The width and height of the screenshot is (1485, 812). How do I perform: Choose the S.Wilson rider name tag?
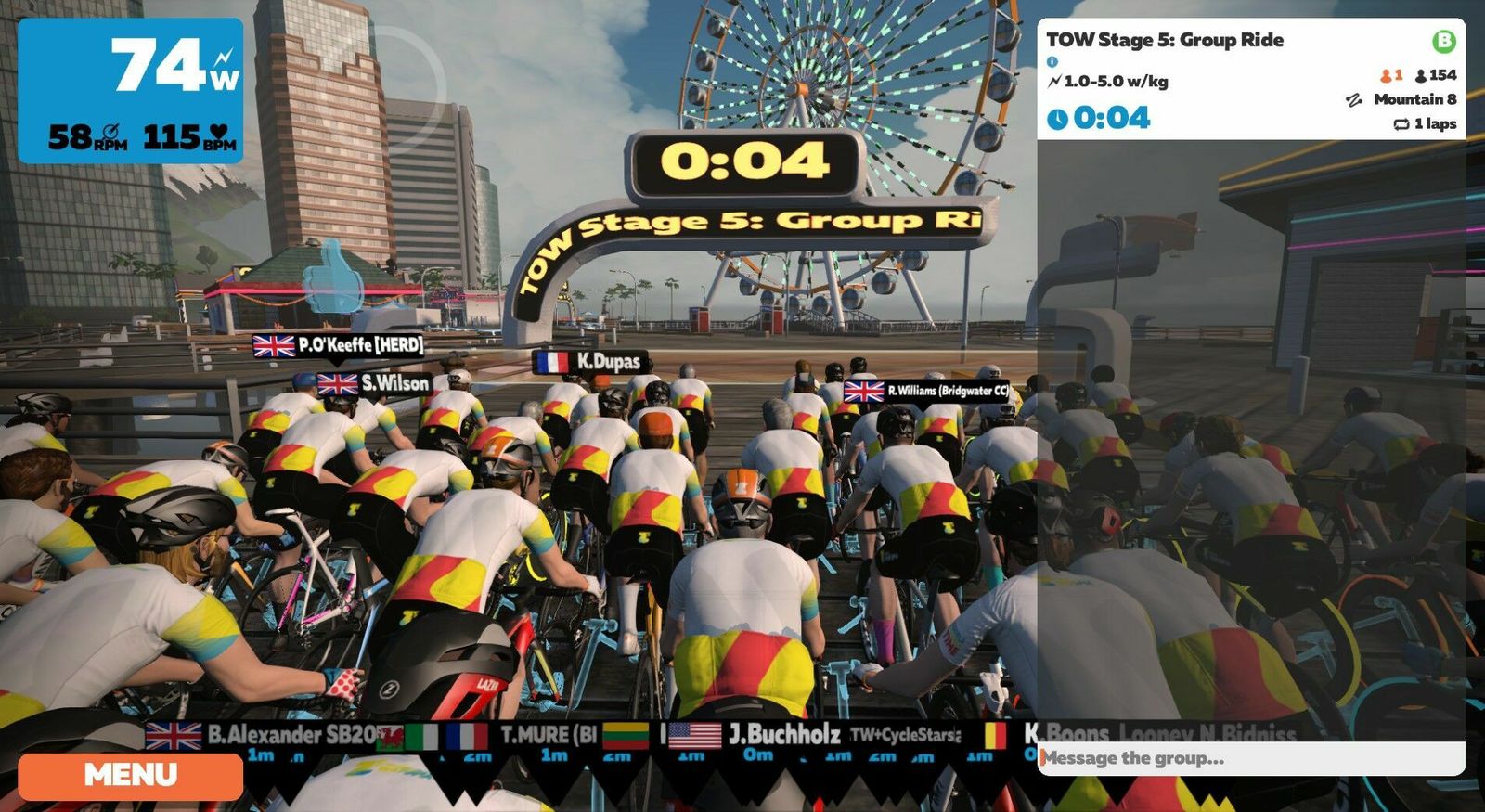coord(374,383)
